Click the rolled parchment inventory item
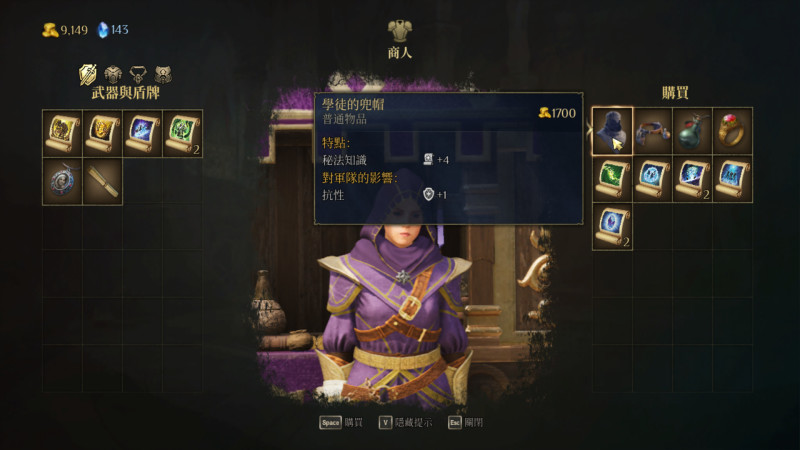The height and width of the screenshot is (450, 800). 102,181
